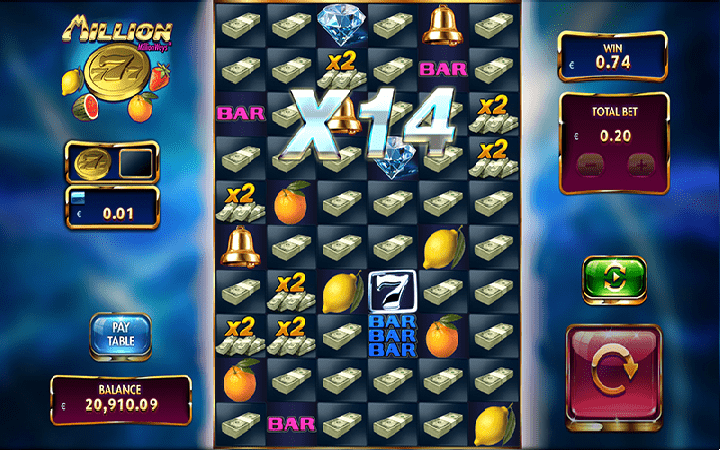720x450 pixels.
Task: Click the gold 7 coin icon
Action: [91, 162]
